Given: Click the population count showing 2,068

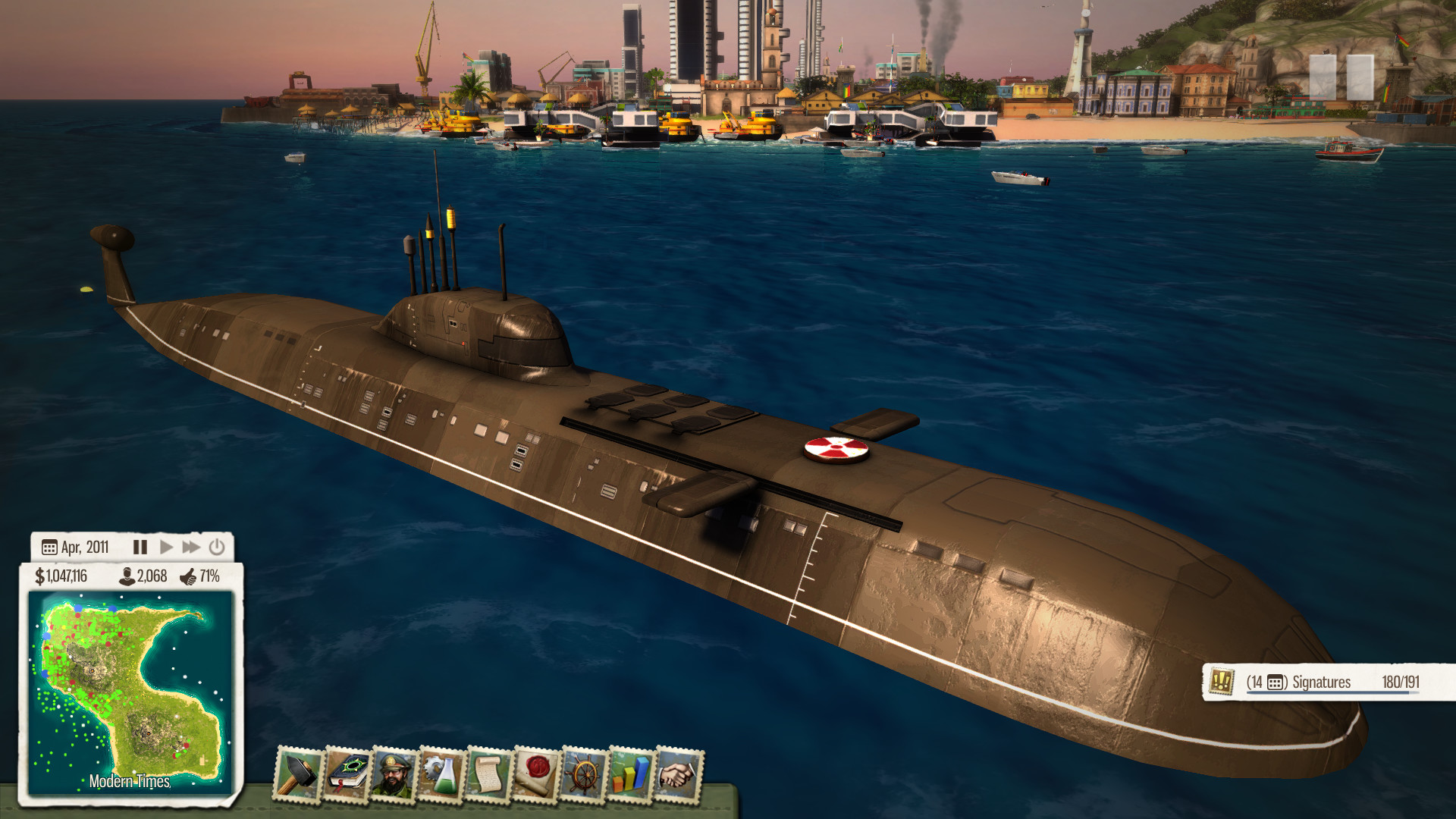Looking at the screenshot, I should coord(143,576).
